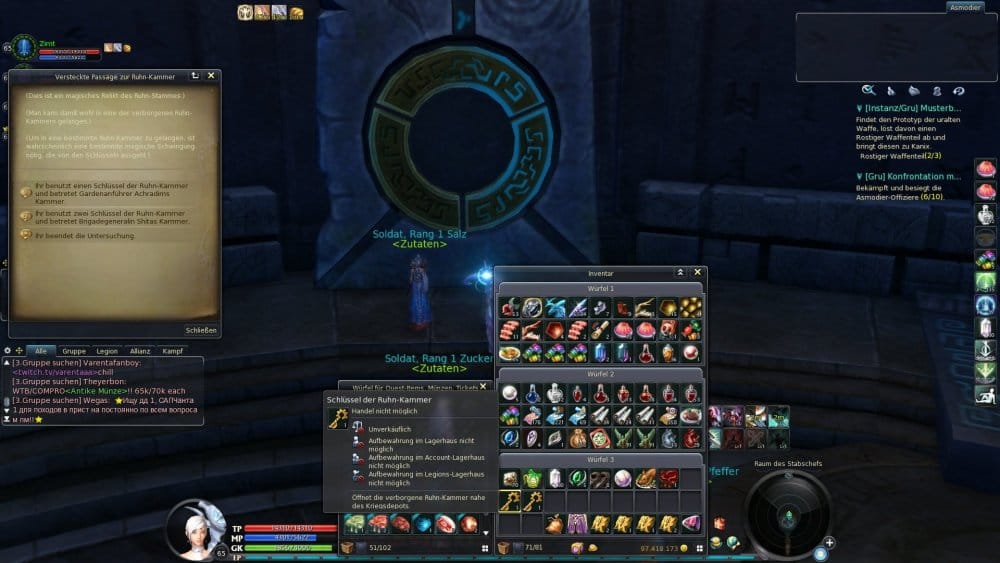Click the minimap showing Raum des Stabschefs
This screenshot has width=1000, height=563.
pos(788,514)
